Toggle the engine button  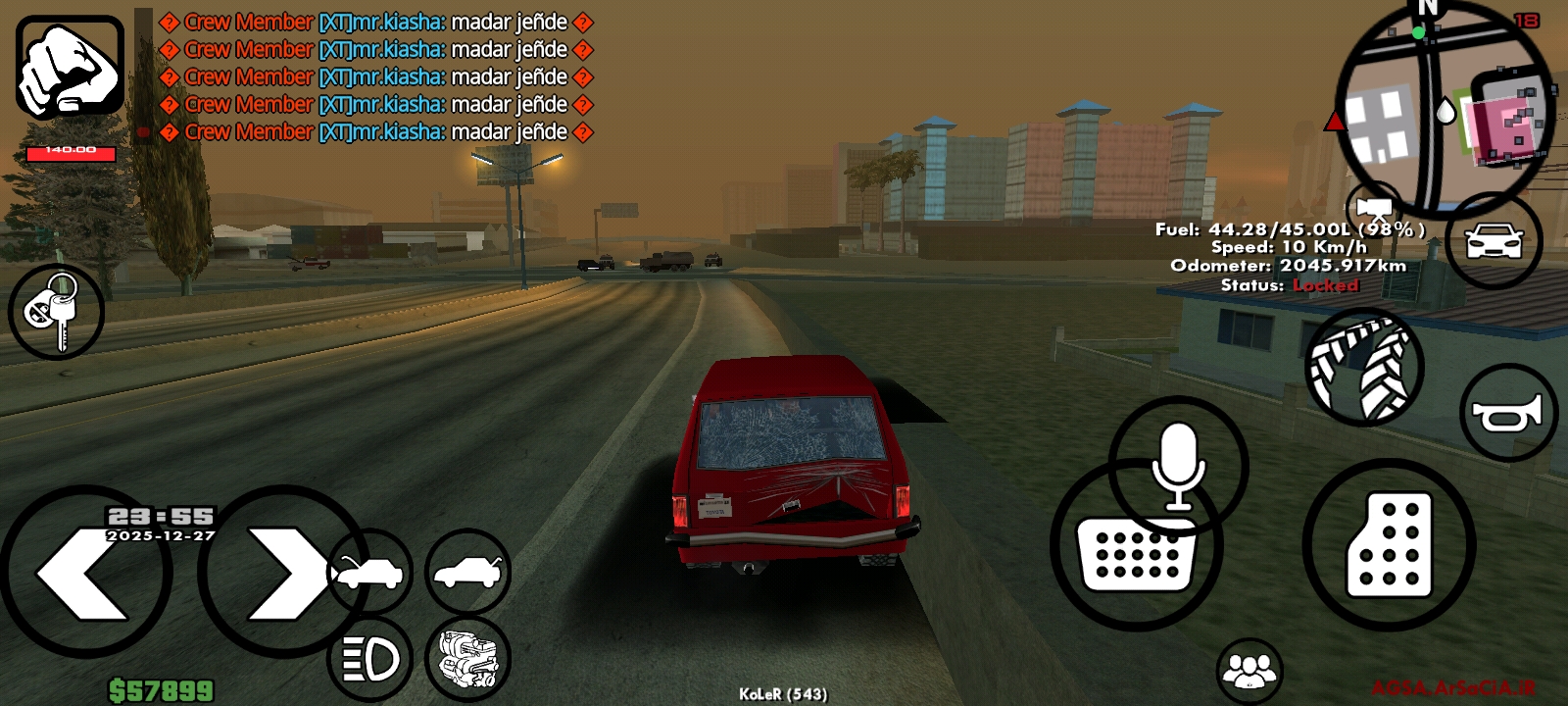[467, 660]
